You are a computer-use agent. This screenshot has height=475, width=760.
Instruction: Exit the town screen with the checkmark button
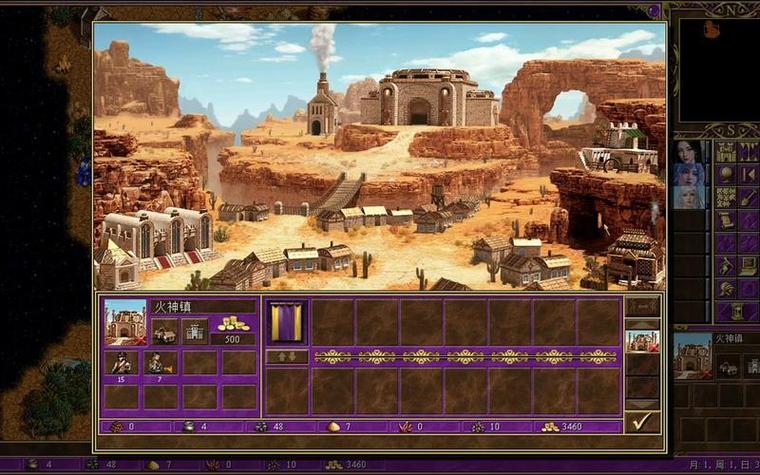coord(642,421)
